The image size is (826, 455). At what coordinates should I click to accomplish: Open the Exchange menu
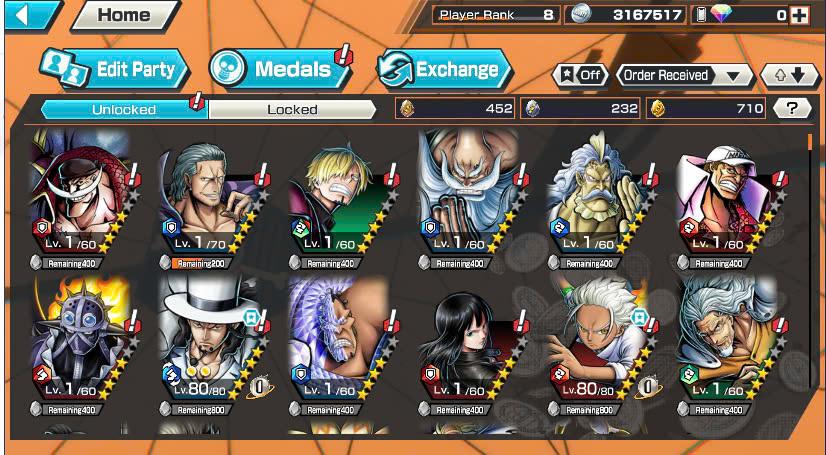[x=444, y=69]
